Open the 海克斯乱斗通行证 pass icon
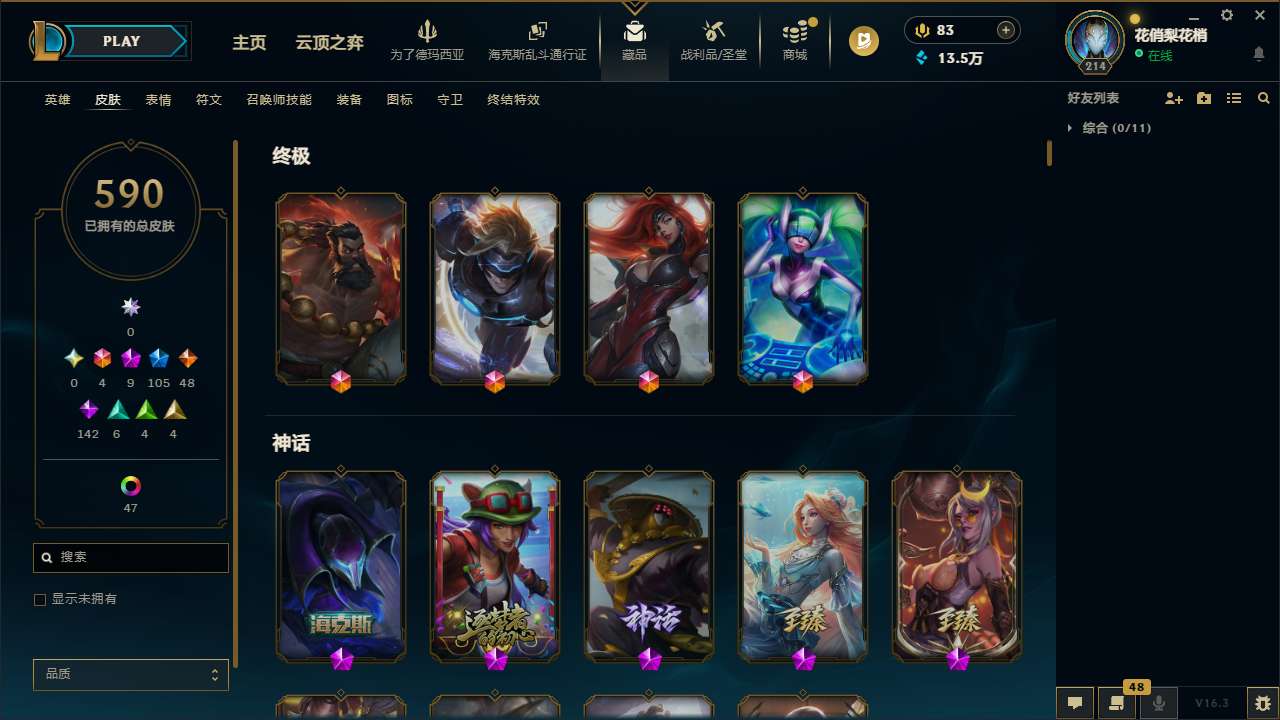 coord(537,33)
